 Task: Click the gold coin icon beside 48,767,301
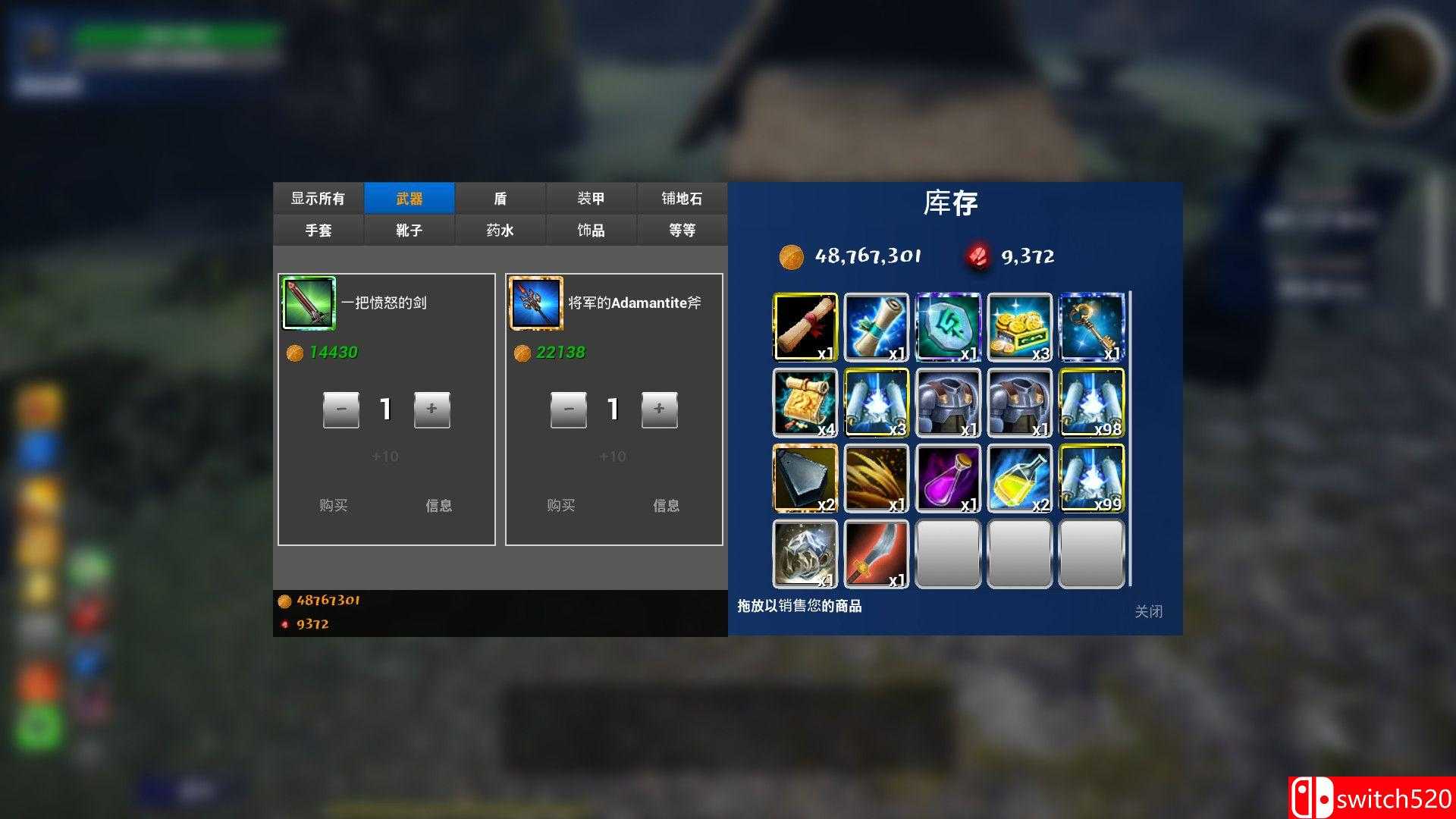pos(791,256)
